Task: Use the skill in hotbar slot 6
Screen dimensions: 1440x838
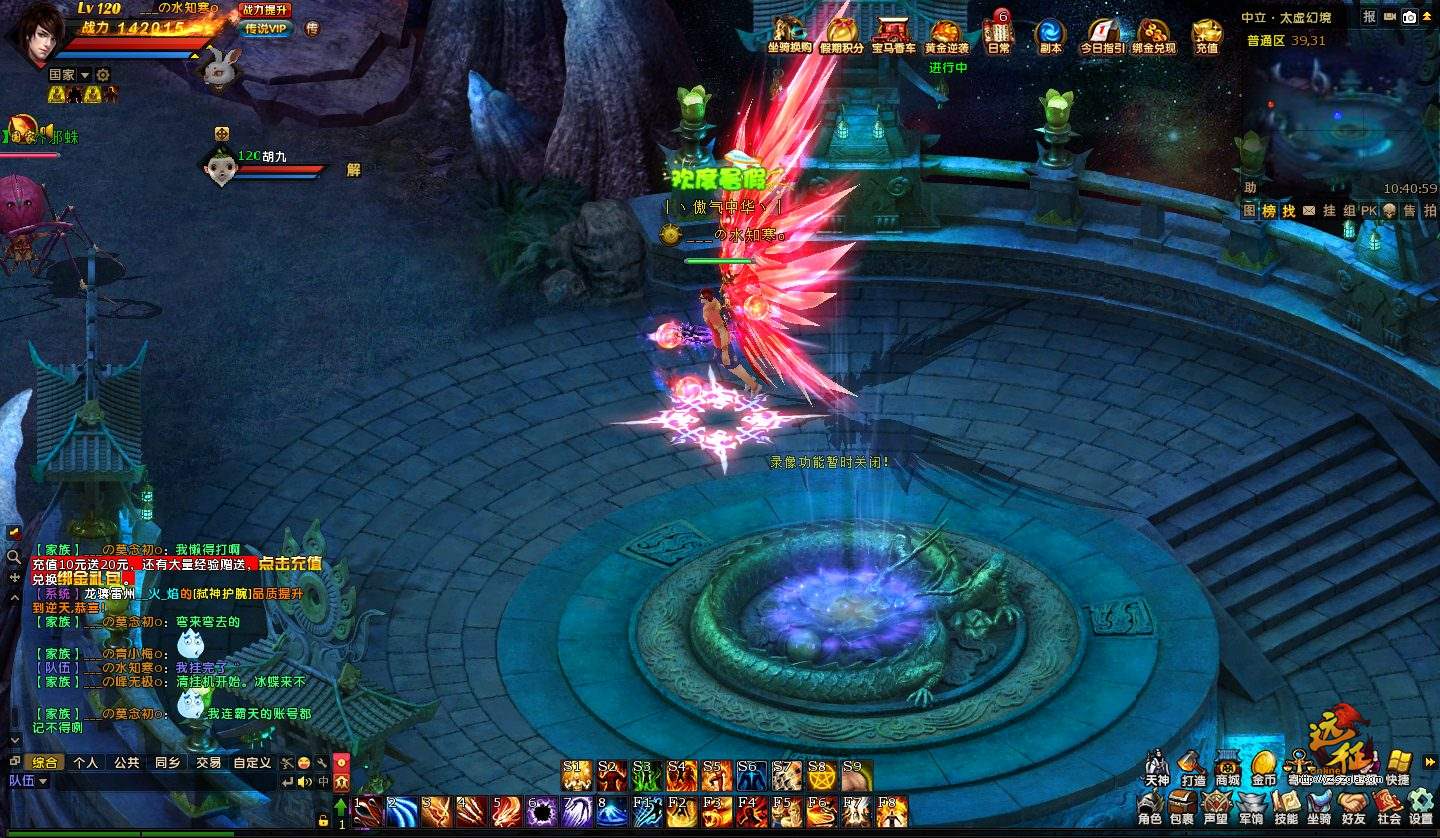Action: point(541,811)
